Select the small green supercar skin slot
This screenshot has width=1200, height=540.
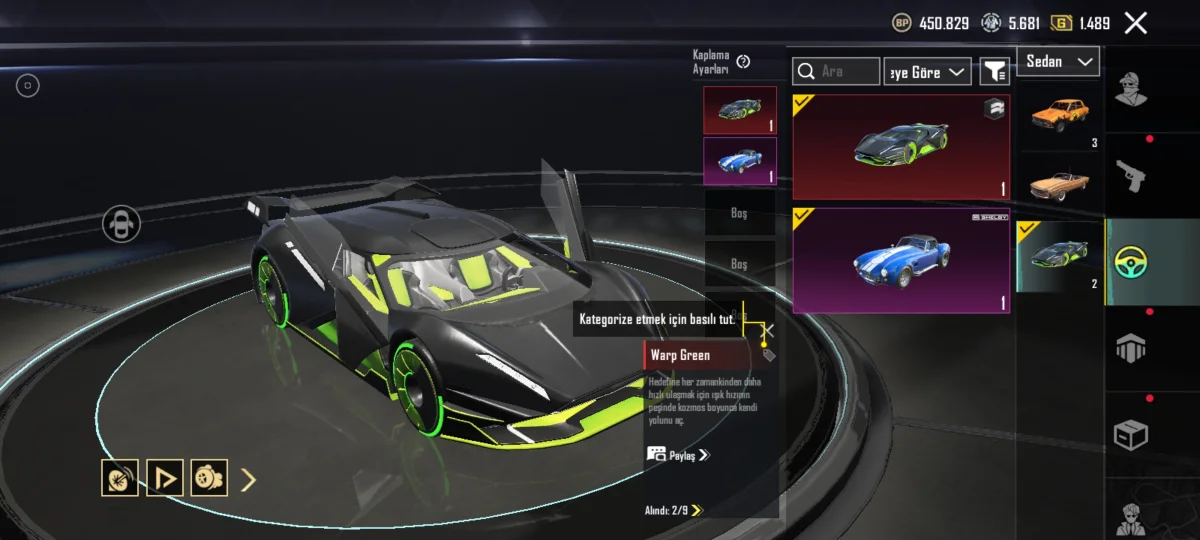tap(740, 110)
